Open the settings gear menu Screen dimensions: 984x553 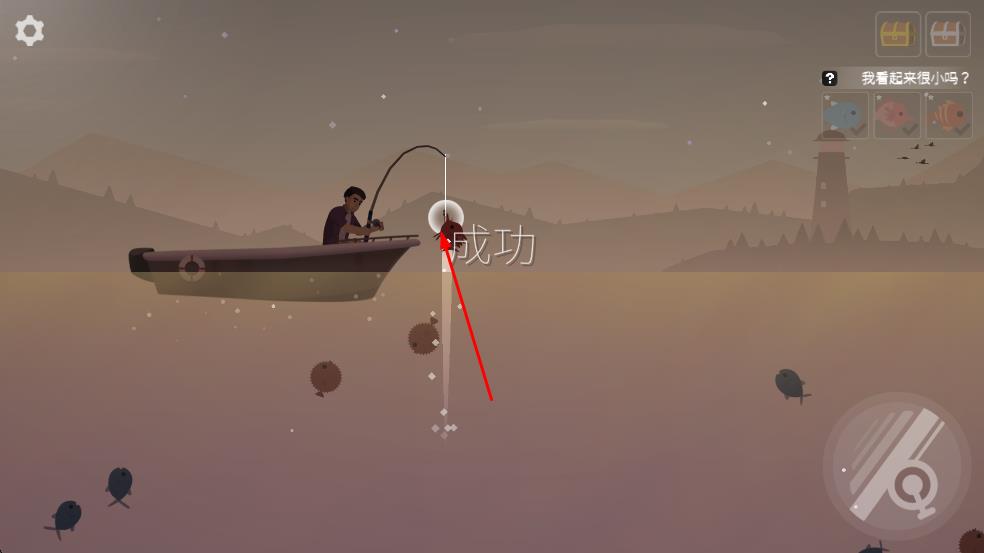pyautogui.click(x=29, y=31)
